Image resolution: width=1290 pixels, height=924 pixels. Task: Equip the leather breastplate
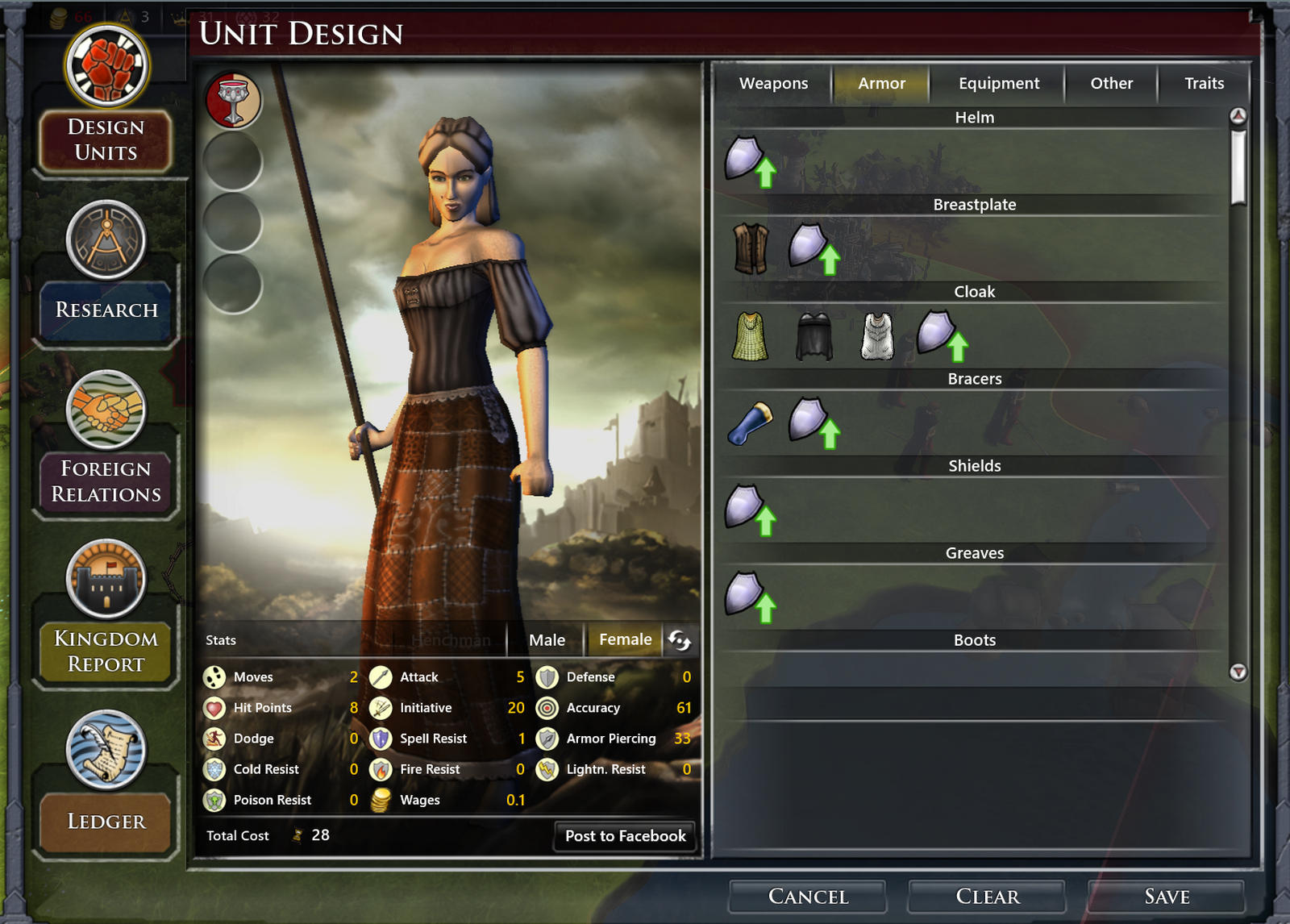752,248
